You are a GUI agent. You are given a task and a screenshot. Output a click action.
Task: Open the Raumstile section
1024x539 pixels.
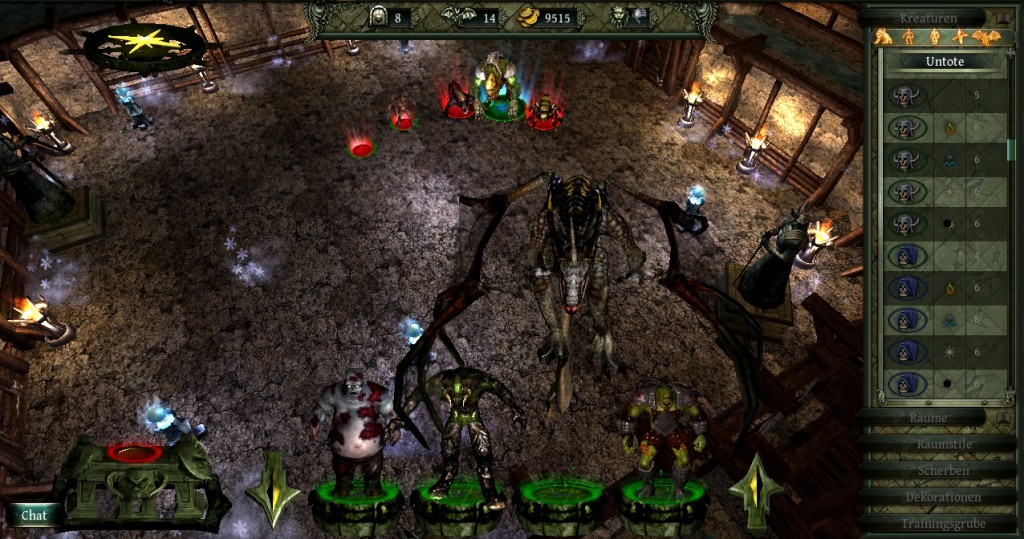pyautogui.click(x=936, y=443)
